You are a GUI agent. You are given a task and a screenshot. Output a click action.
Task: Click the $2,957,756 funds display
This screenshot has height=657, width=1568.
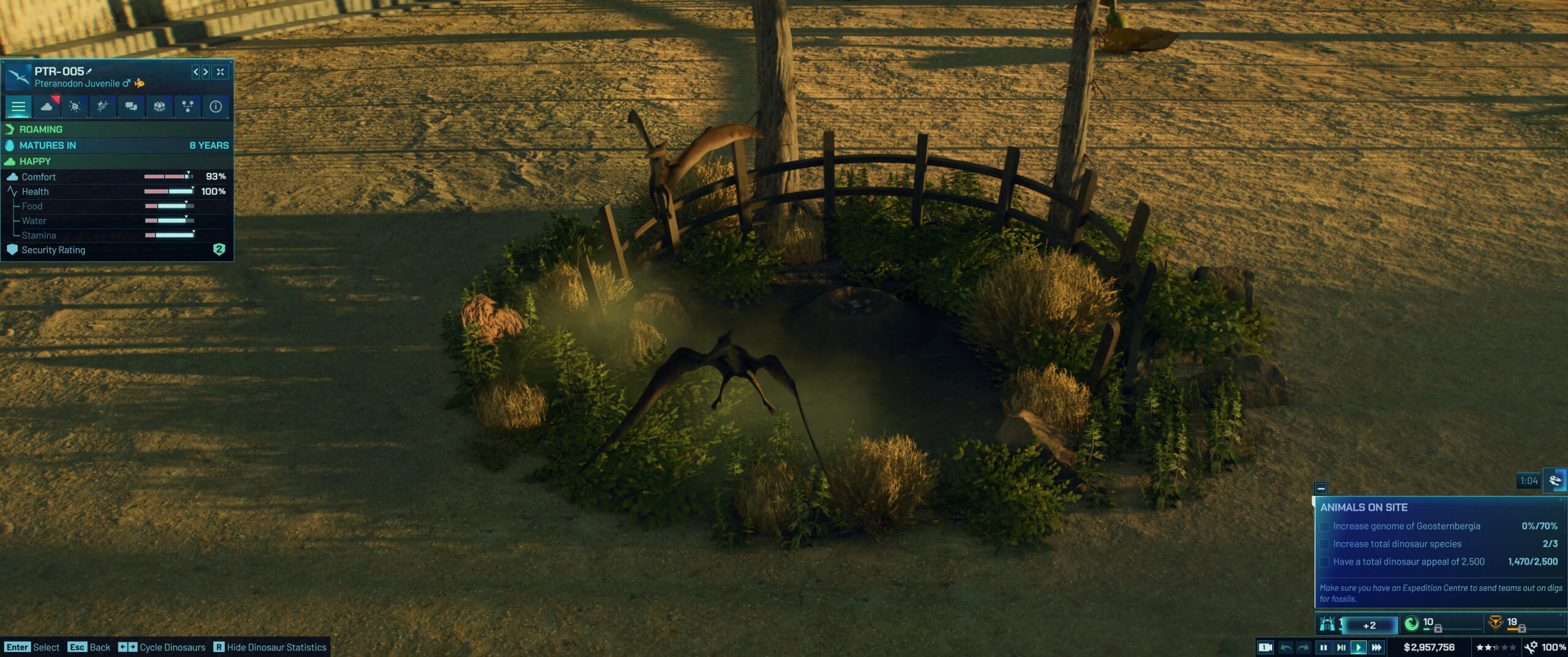coord(1429,647)
